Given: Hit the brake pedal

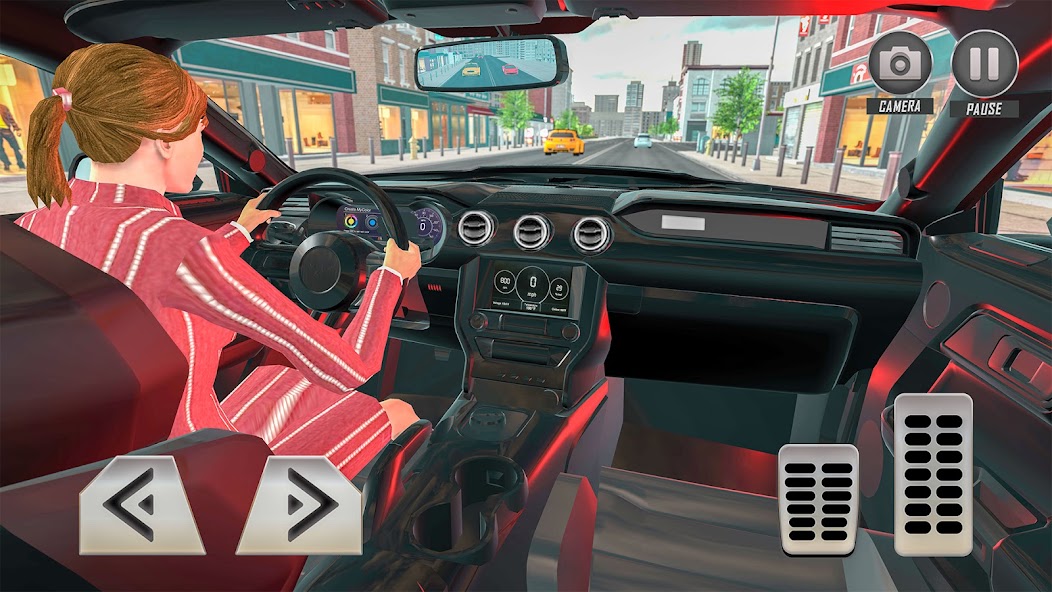Looking at the screenshot, I should tap(819, 499).
